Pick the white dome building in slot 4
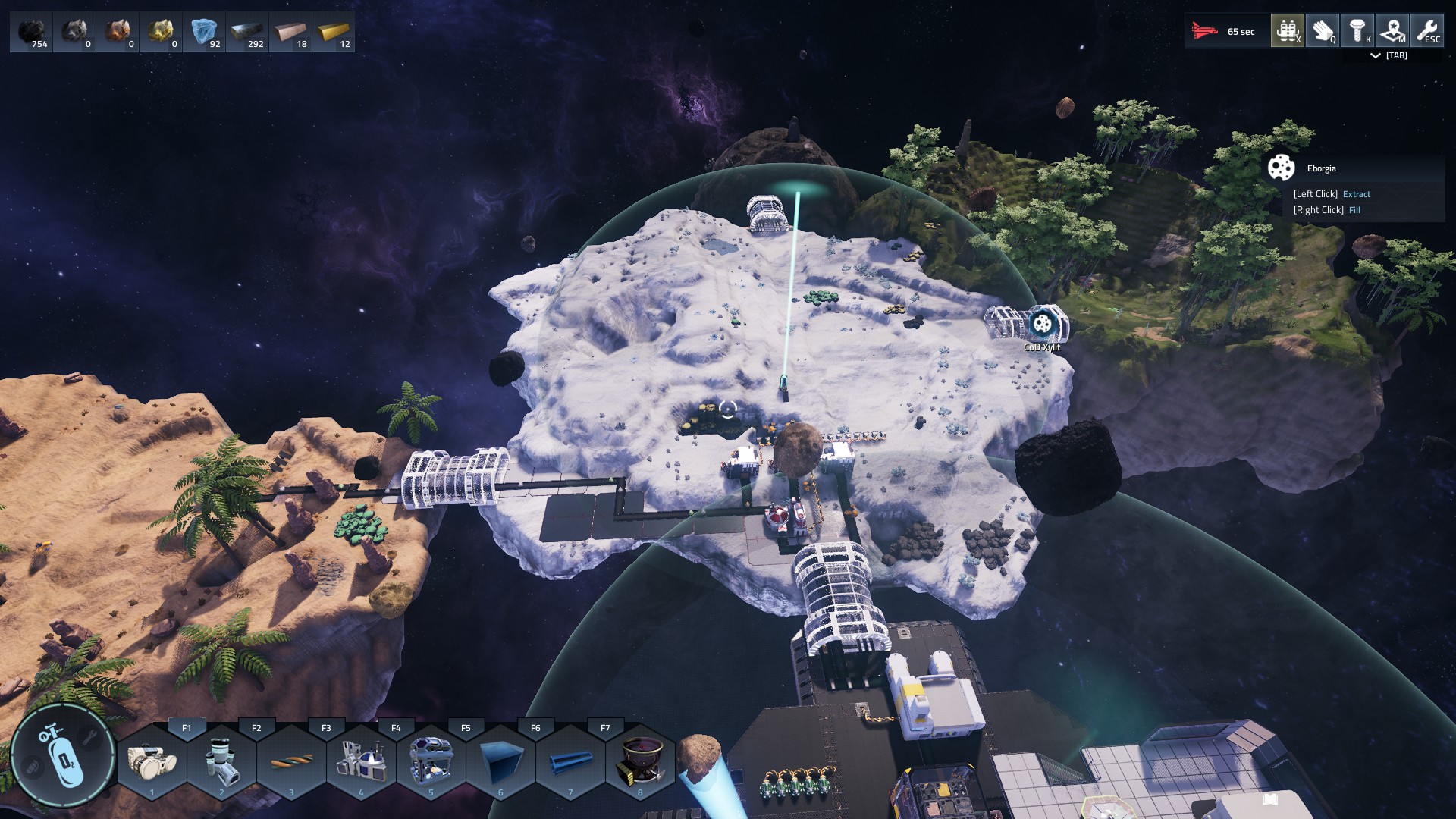The height and width of the screenshot is (819, 1456). point(361,761)
